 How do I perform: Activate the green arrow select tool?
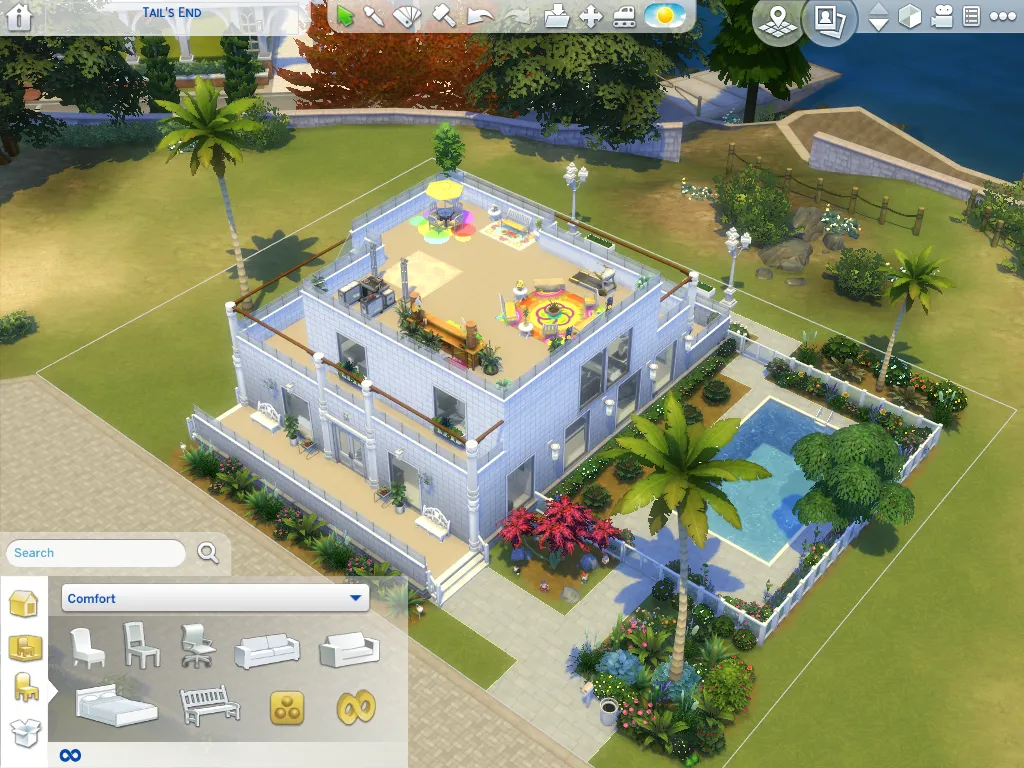point(346,16)
